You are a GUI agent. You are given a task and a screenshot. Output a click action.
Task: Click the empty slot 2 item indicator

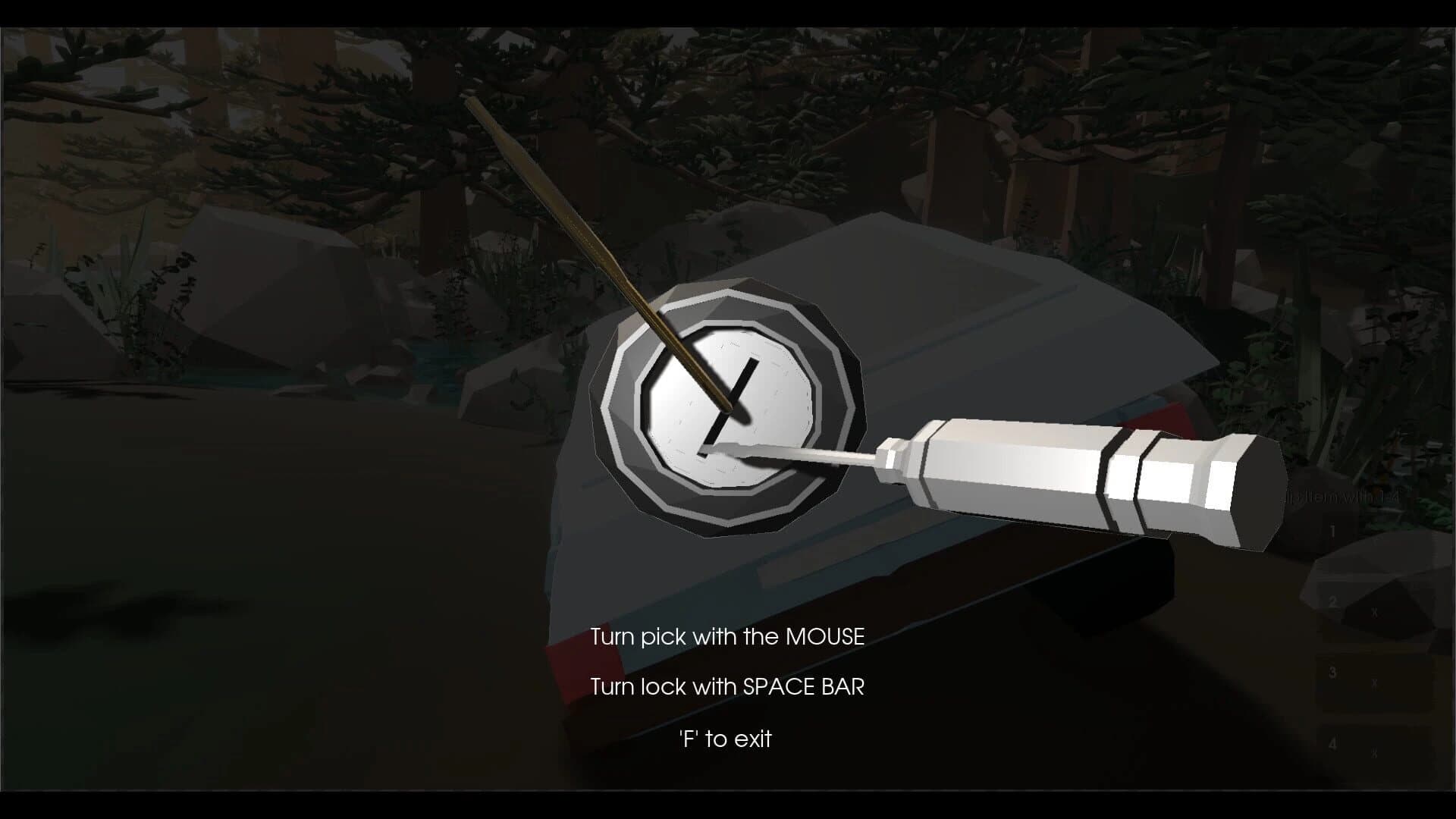point(1374,610)
